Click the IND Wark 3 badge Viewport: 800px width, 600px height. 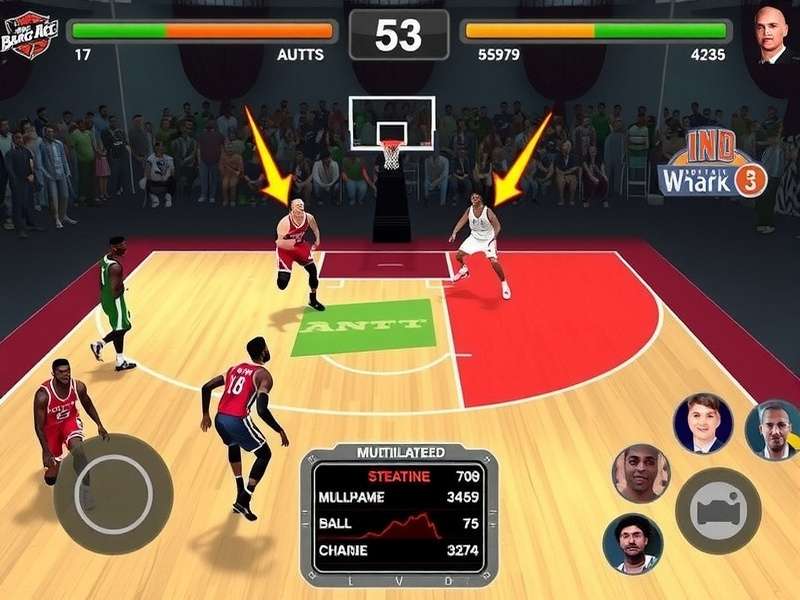coord(712,165)
